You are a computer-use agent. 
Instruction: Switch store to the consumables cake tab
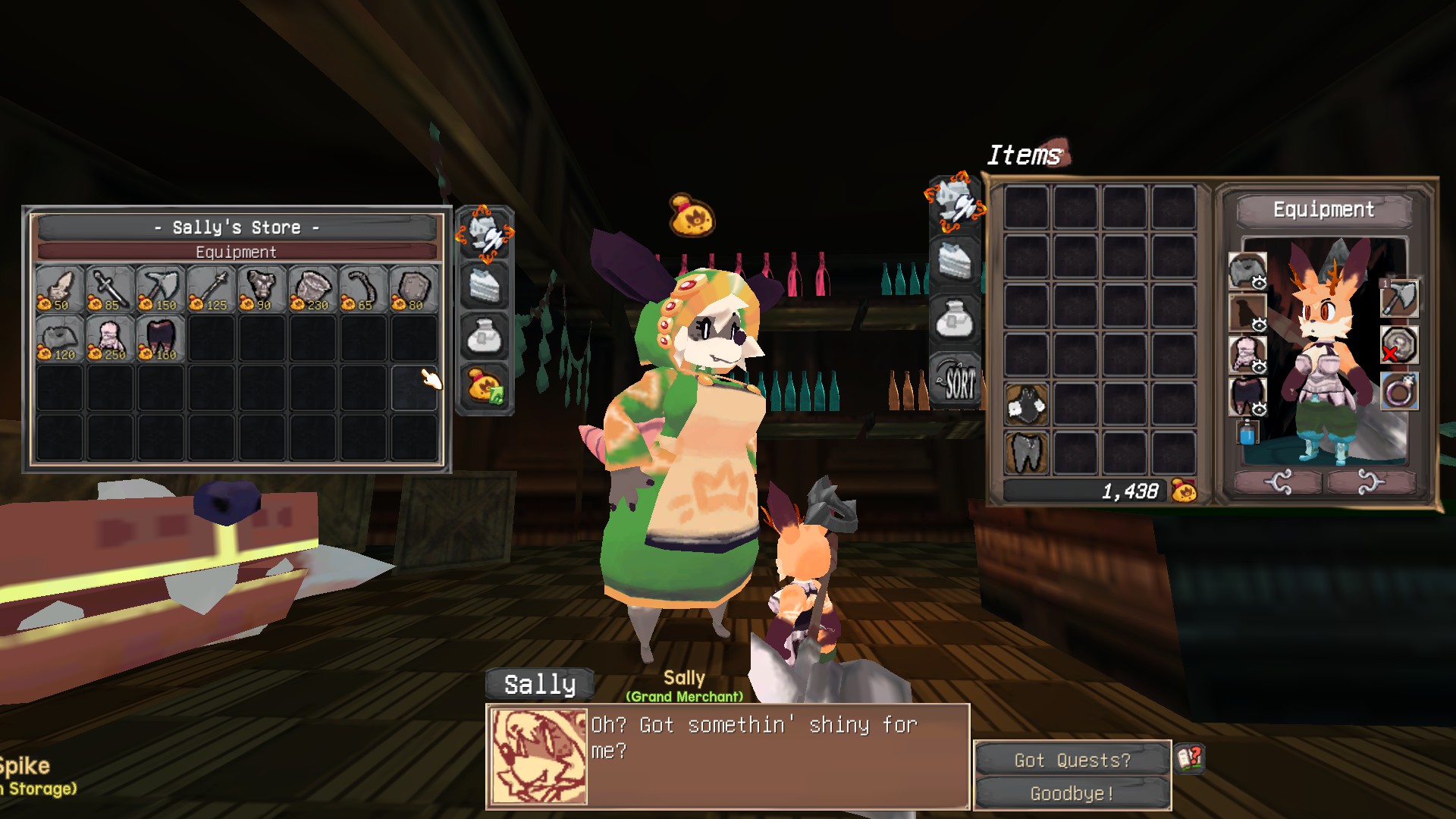click(x=485, y=285)
